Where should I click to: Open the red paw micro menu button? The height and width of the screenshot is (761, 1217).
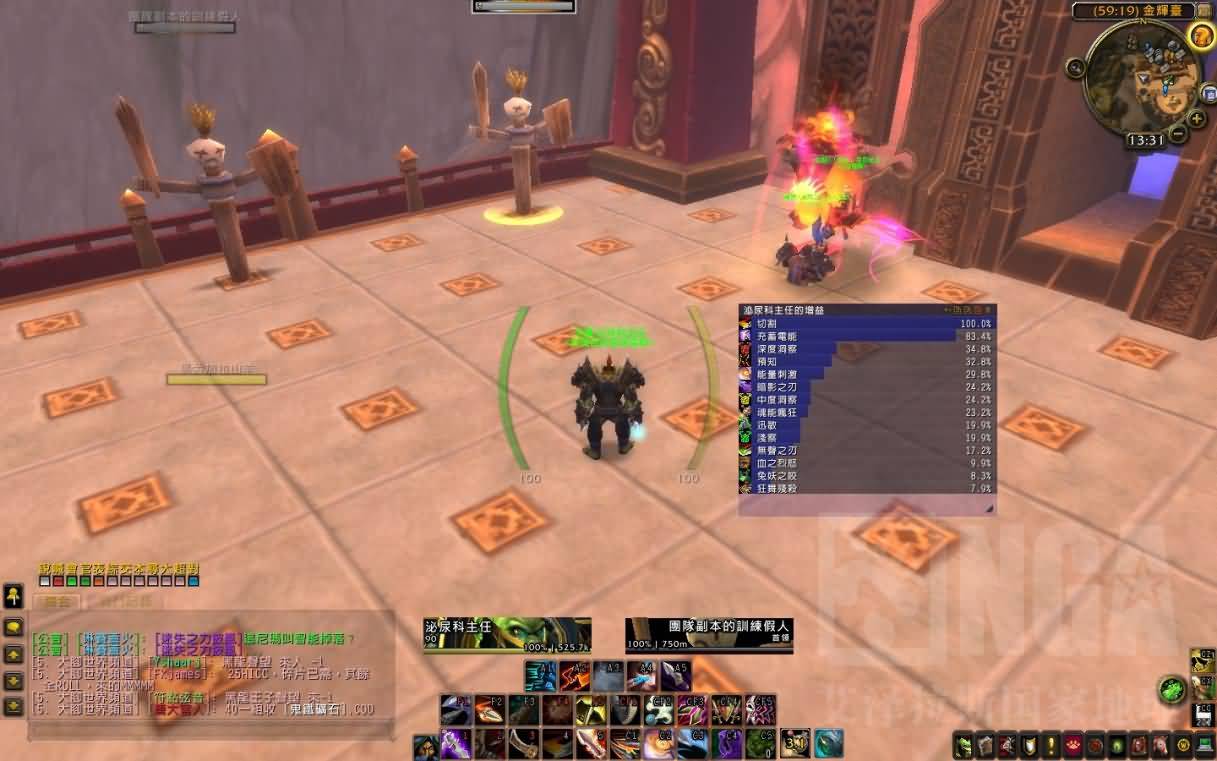1073,745
